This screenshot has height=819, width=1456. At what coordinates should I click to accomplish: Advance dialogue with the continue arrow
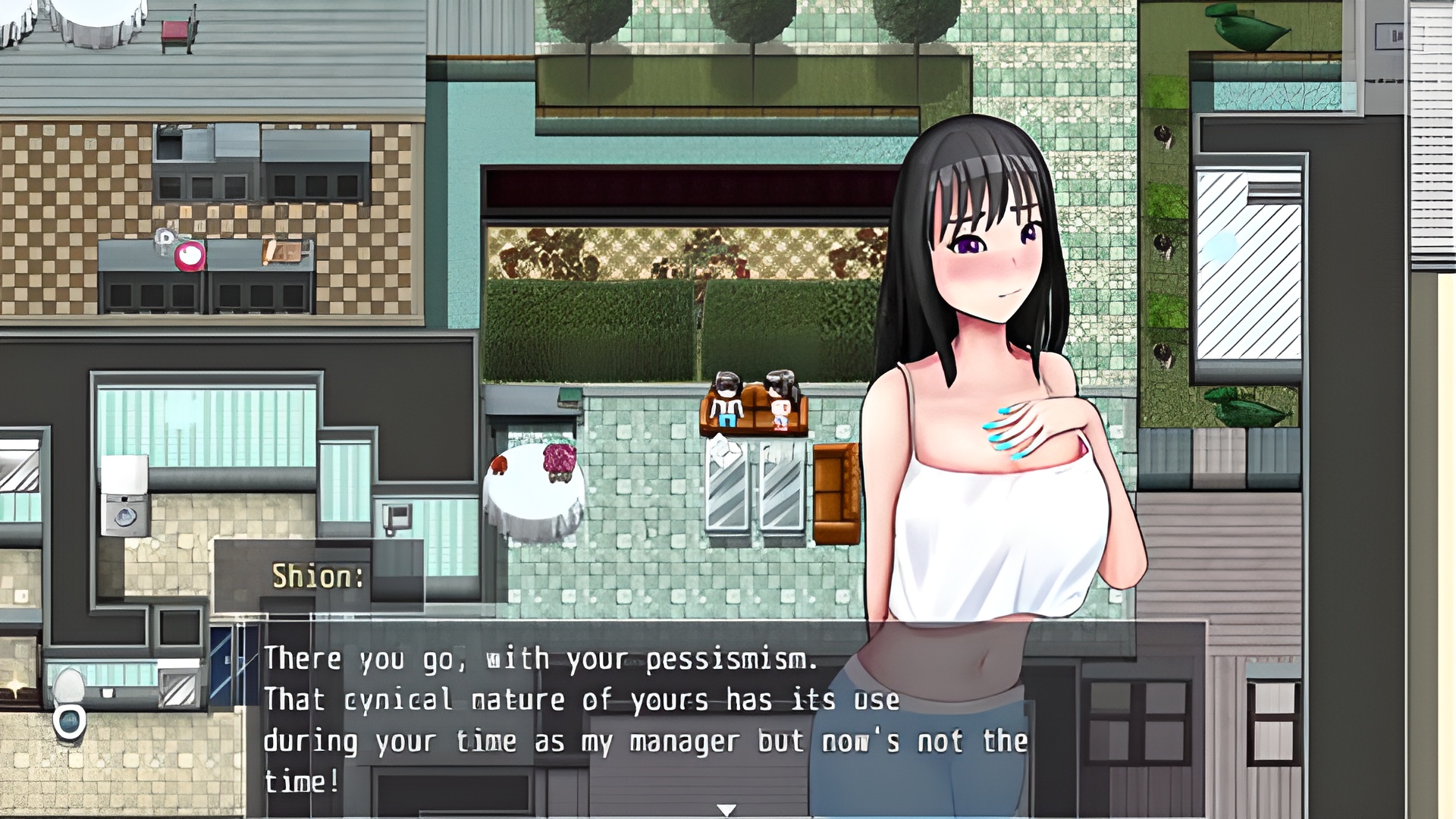(x=726, y=810)
